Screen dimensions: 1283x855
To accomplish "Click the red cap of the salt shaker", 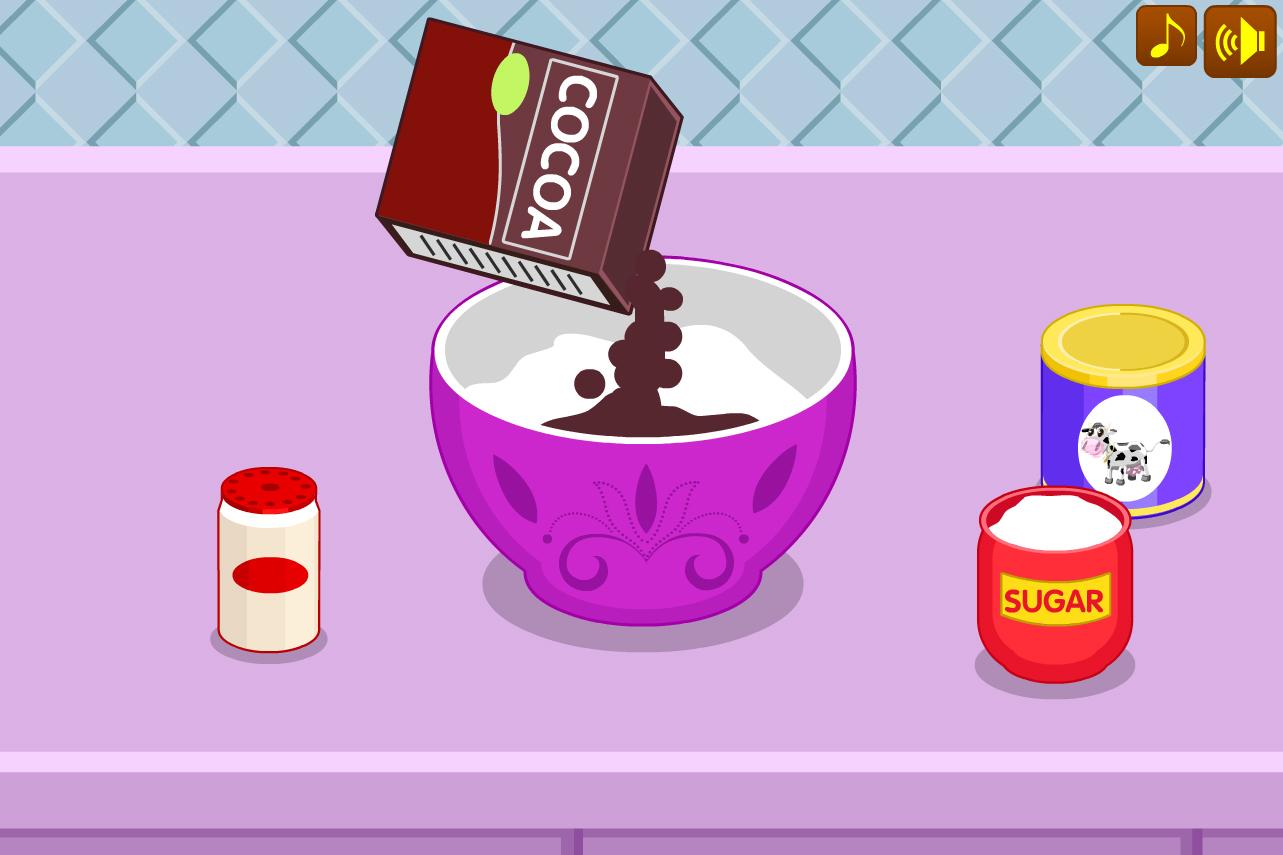I will 268,490.
